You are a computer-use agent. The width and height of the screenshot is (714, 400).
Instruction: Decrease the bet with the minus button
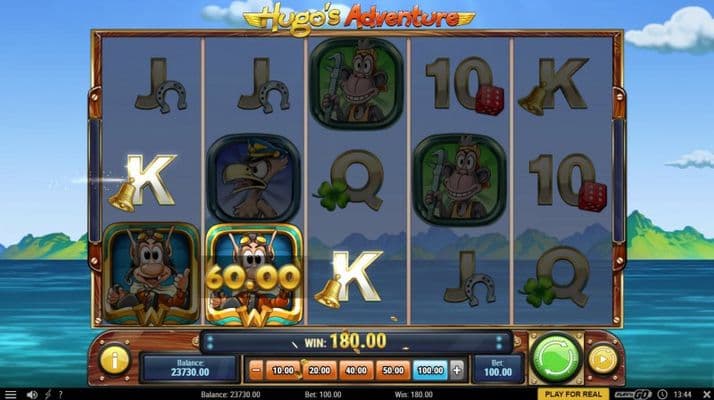click(x=254, y=369)
